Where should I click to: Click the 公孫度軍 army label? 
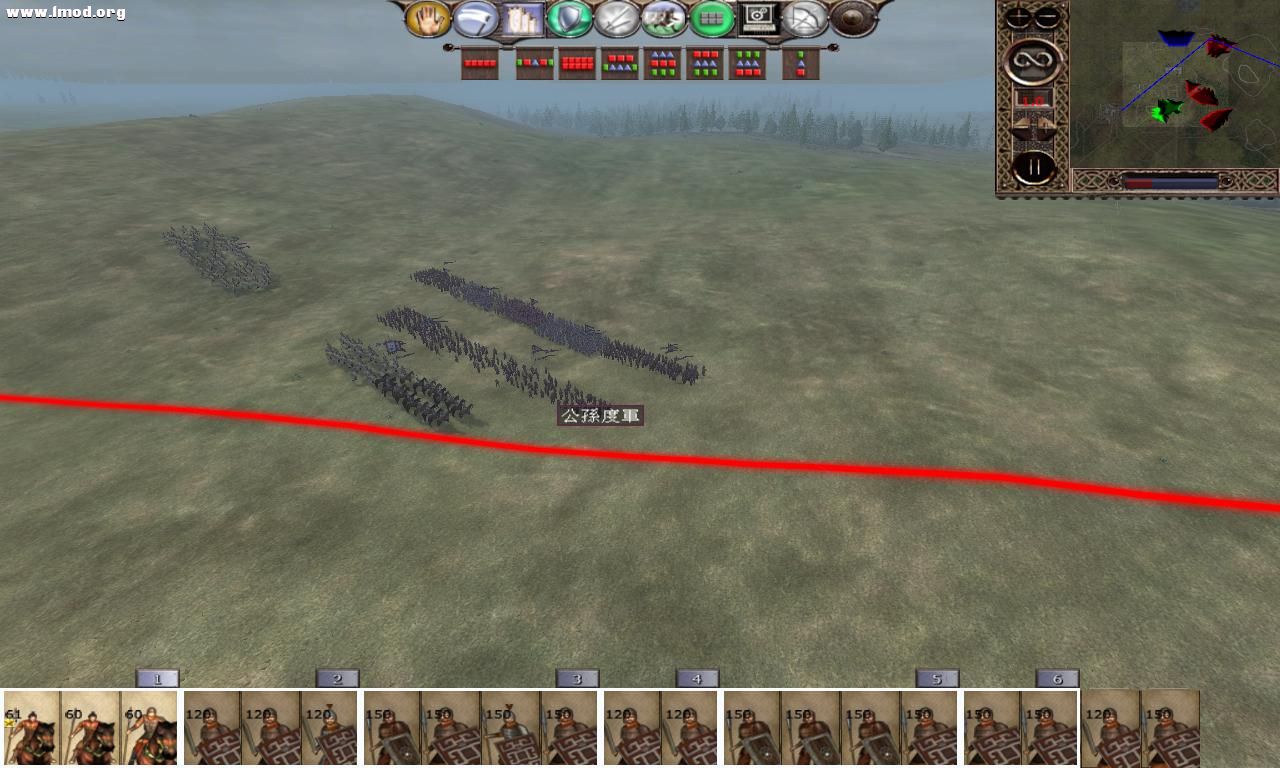tap(600, 415)
